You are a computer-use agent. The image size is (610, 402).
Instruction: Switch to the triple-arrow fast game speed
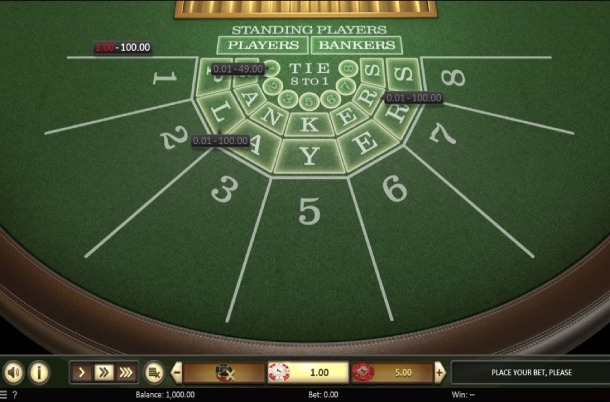tap(126, 373)
